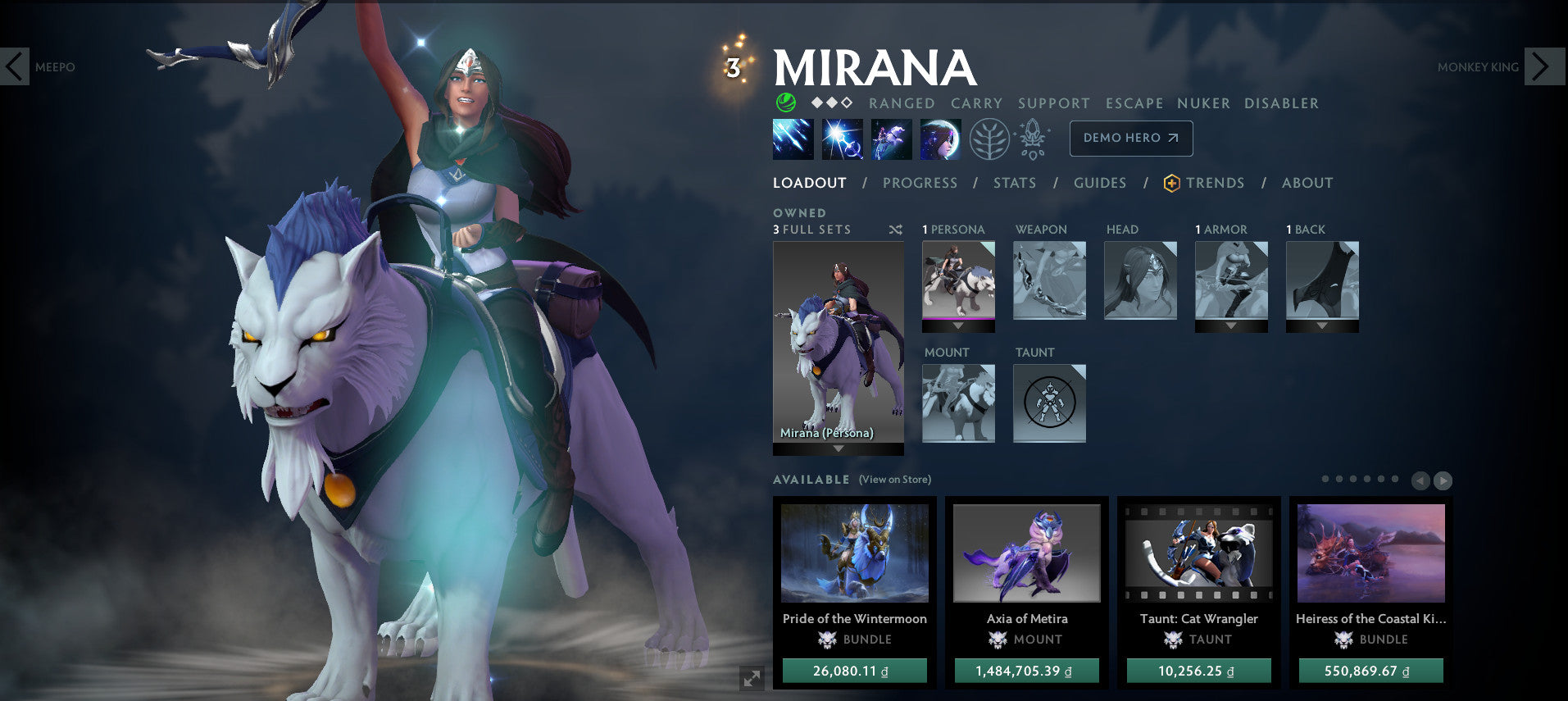Expand the Back slot dropdown arrow
Viewport: 1568px width, 701px height.
1322,327
